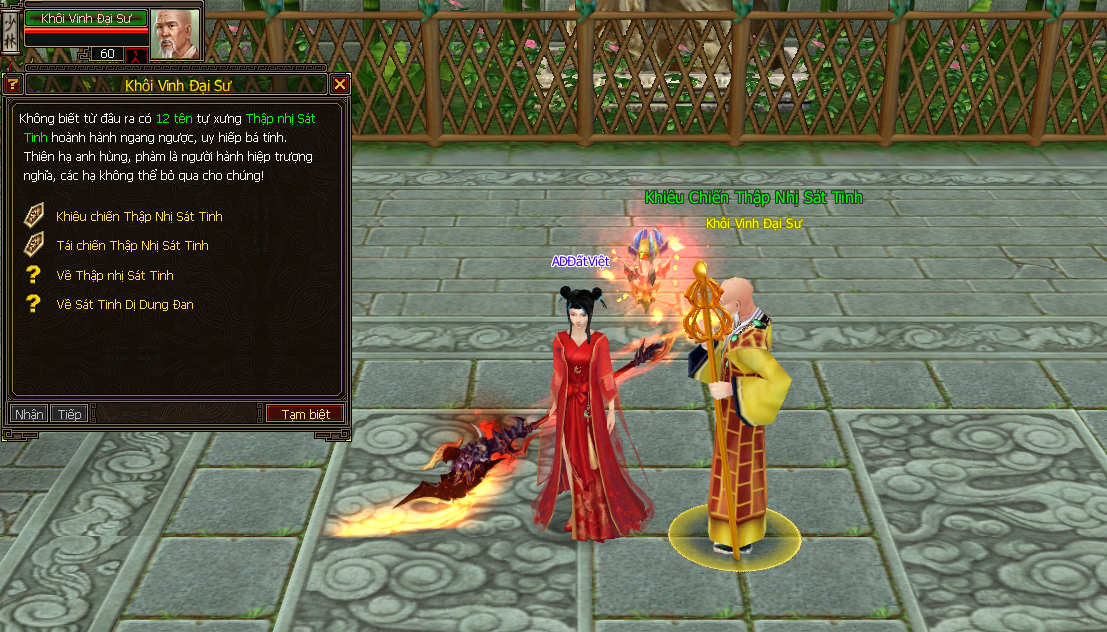Open the dialog's question mark help
This screenshot has height=632, width=1107.
click(13, 84)
